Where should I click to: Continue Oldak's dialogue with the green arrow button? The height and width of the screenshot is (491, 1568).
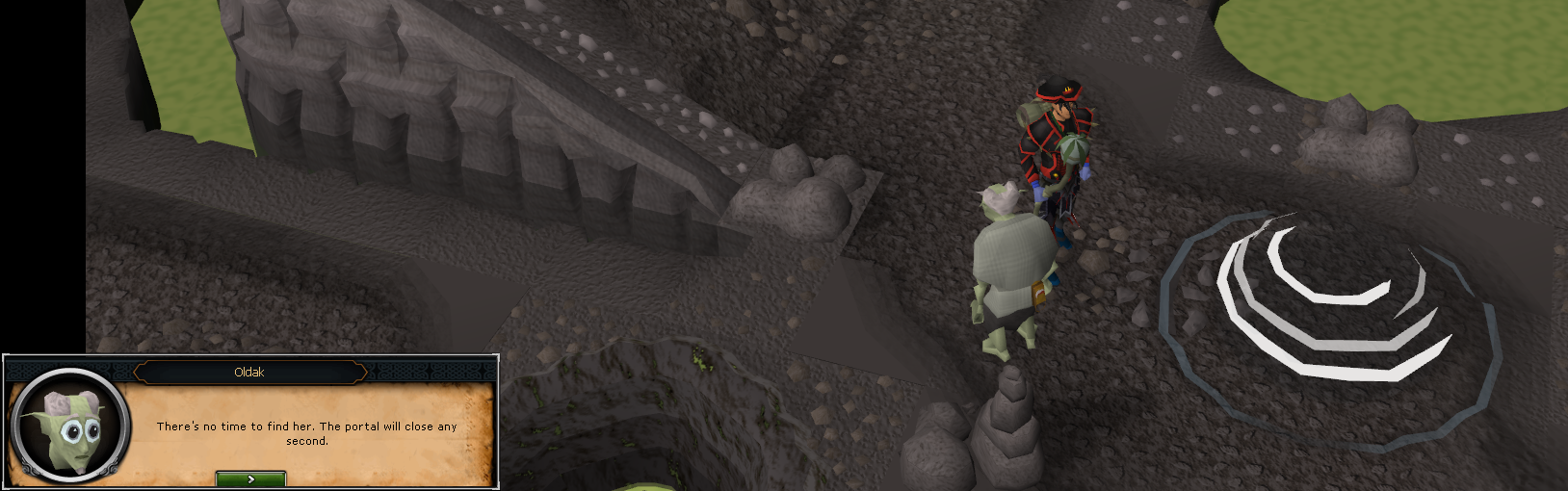pyautogui.click(x=250, y=478)
